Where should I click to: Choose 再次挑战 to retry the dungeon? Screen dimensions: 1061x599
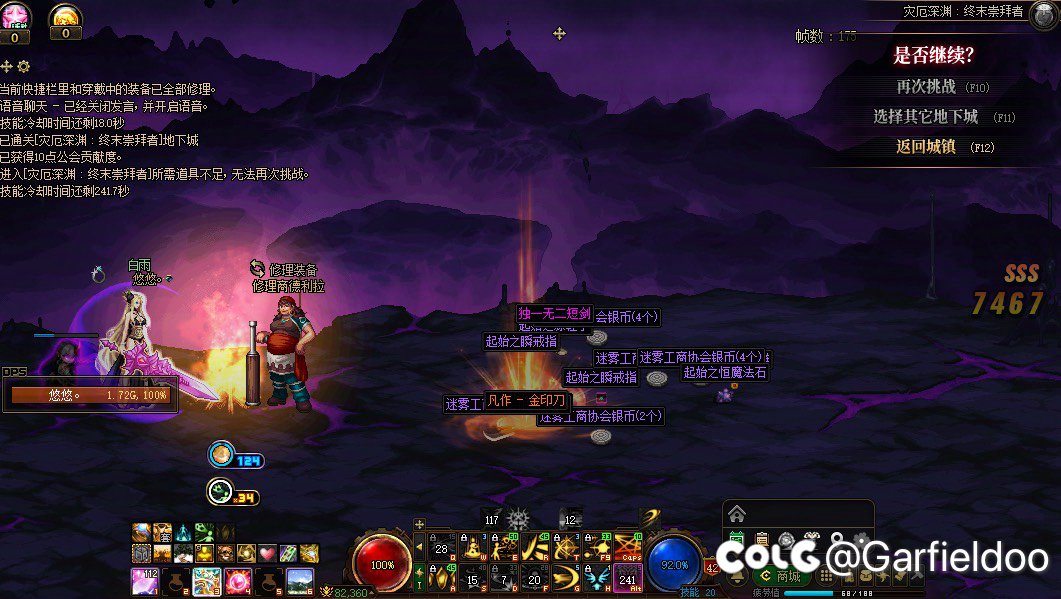click(x=926, y=87)
